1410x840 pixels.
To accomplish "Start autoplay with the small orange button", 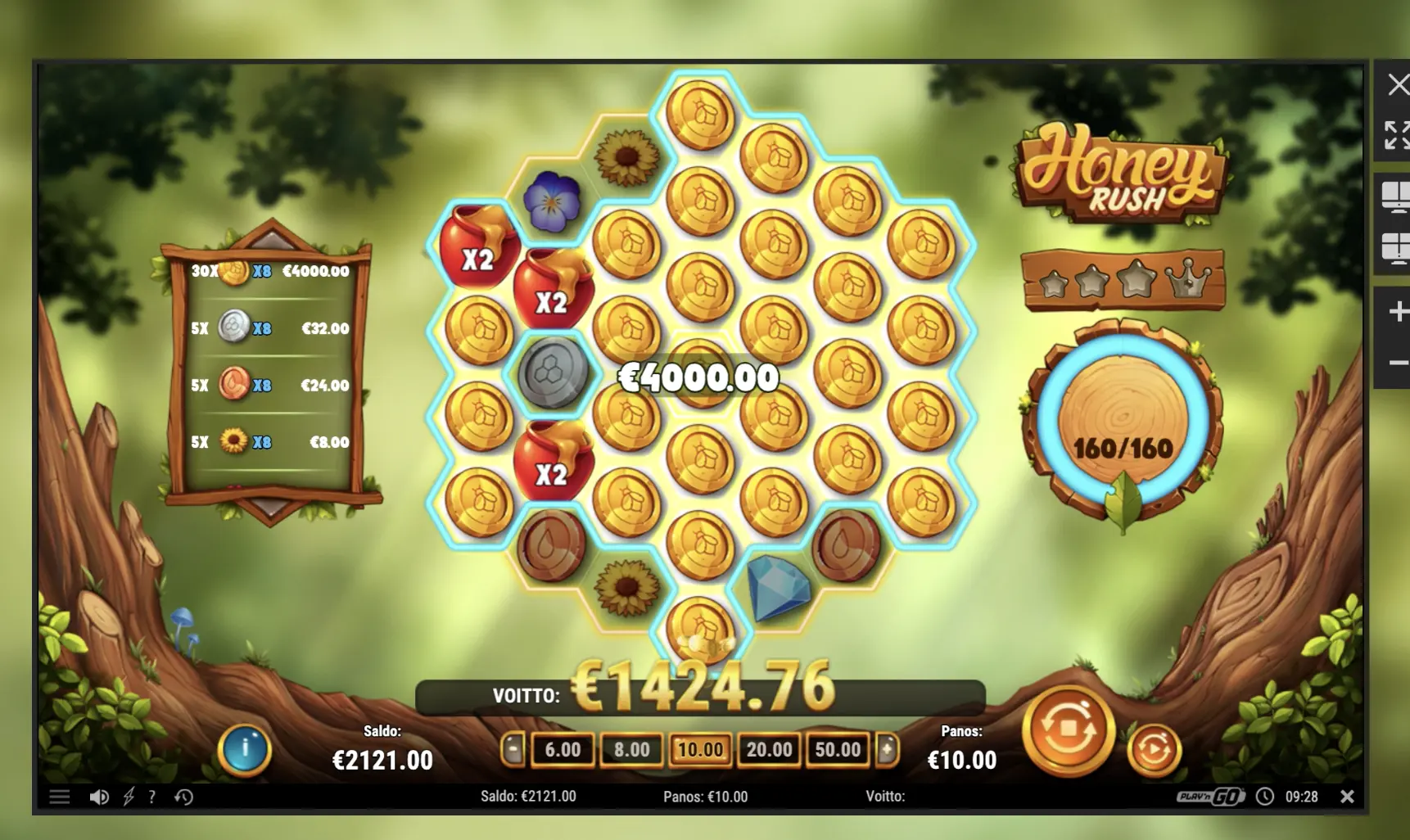I will 1154,748.
